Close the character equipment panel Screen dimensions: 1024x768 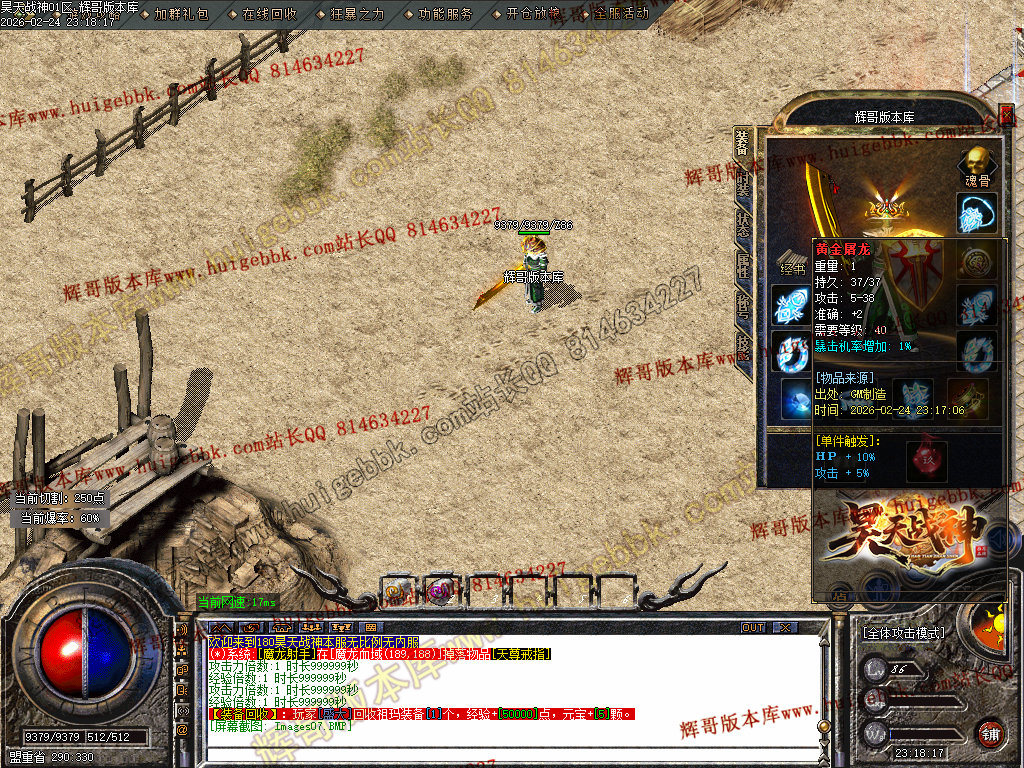tap(1006, 116)
